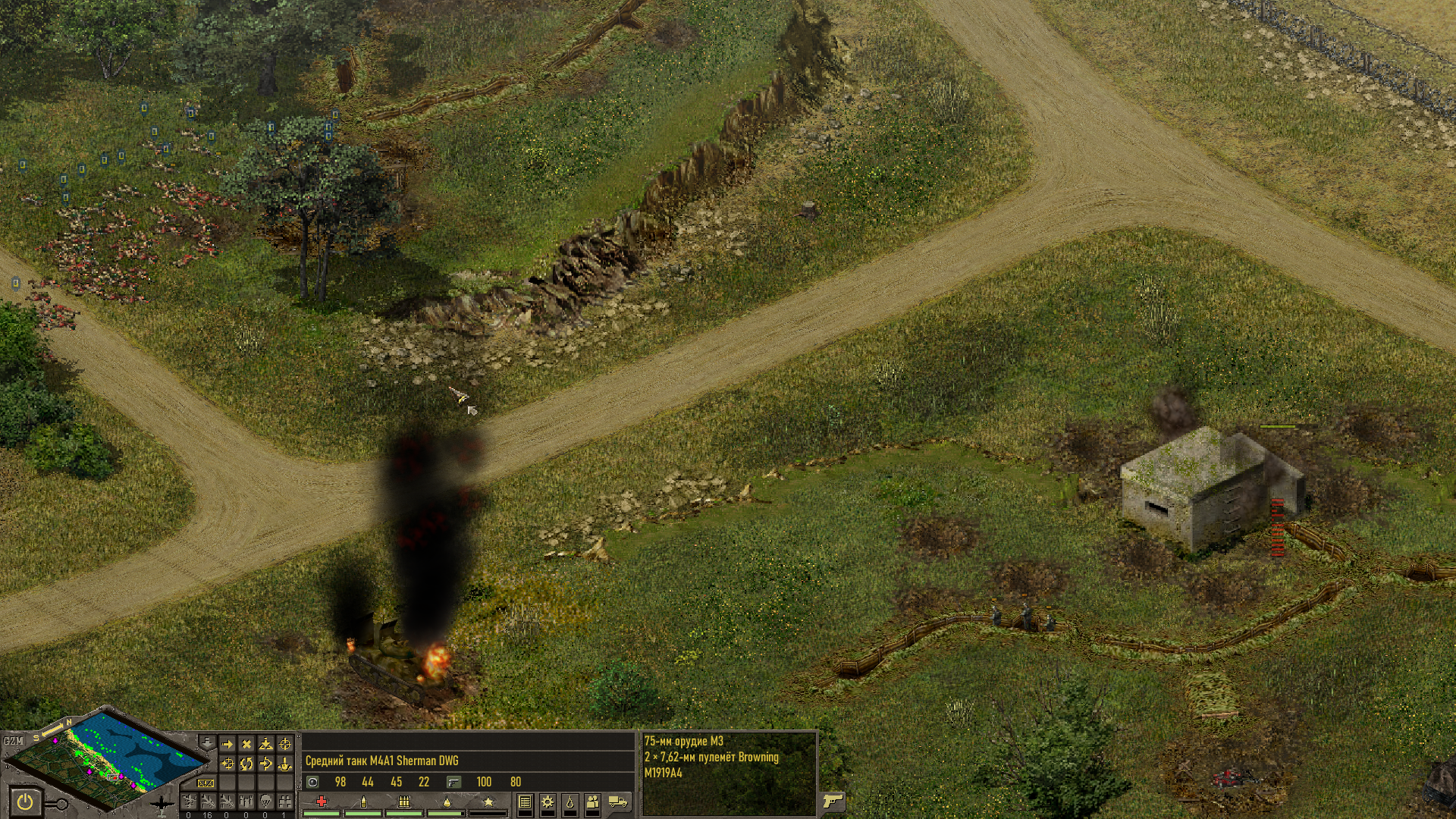Open the list panel icon beside the star

pyautogui.click(x=525, y=802)
